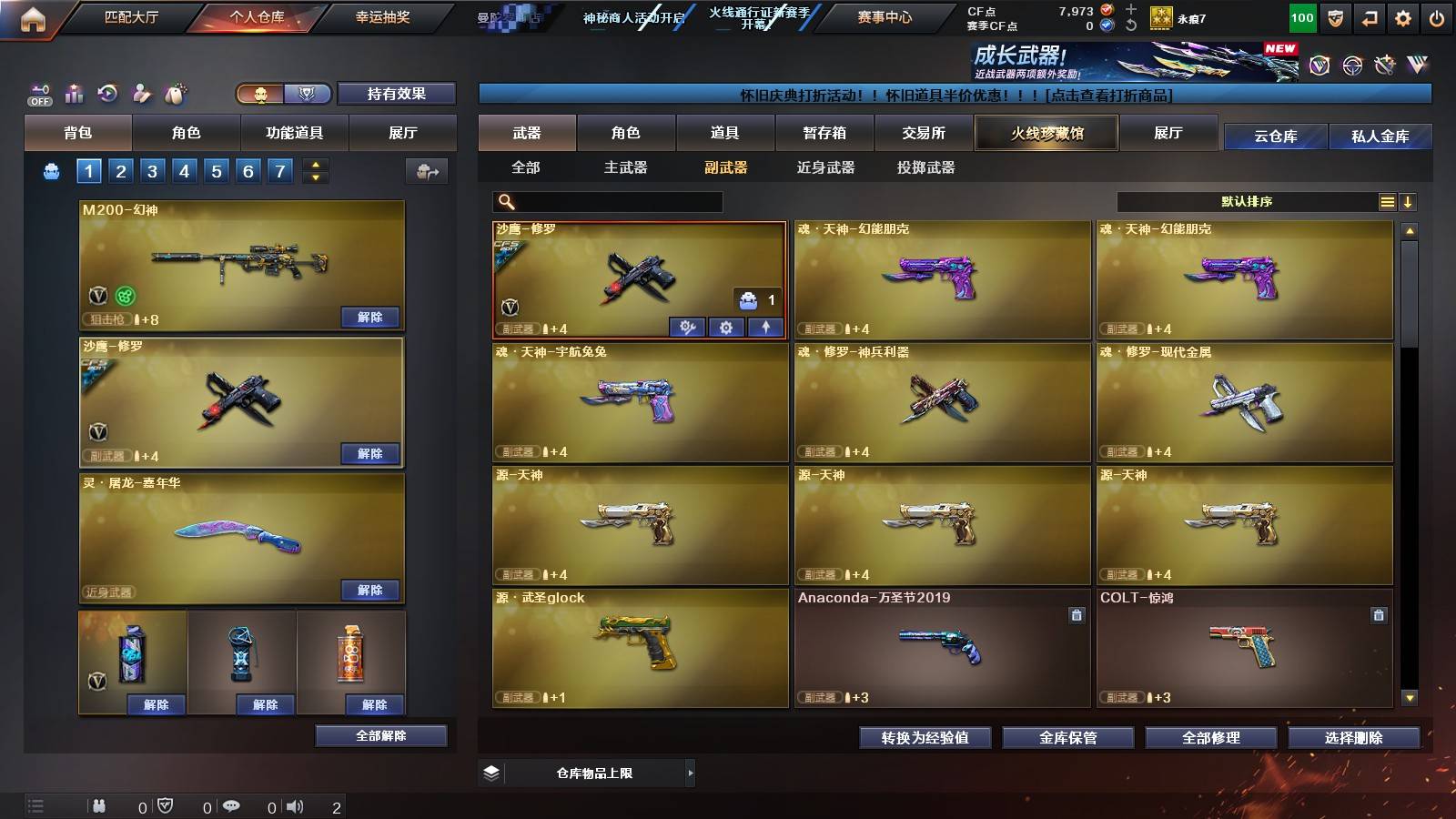Click the replay playback icon in the left toolbar
The image size is (1456, 819).
pos(107,93)
